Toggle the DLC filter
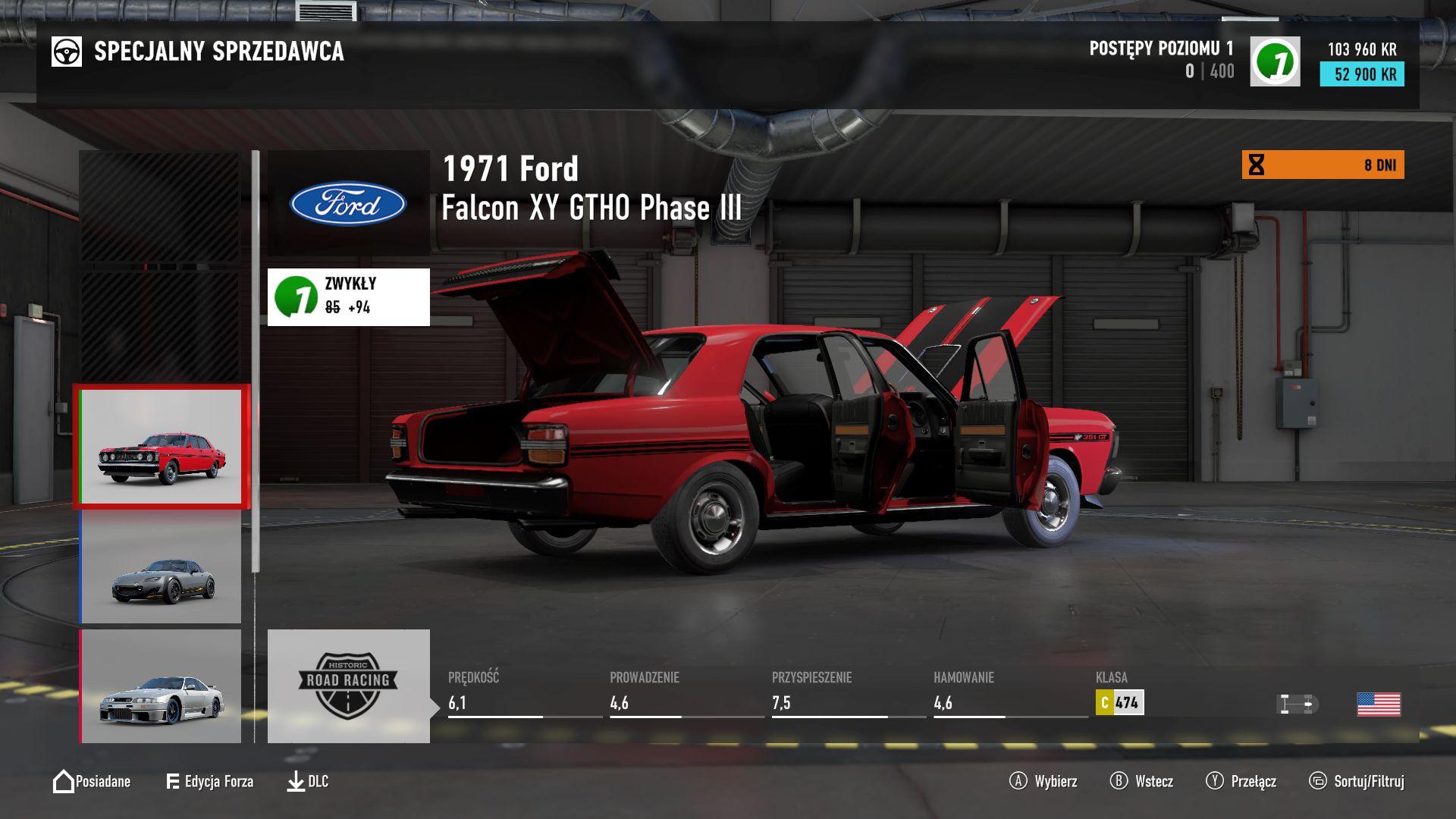This screenshot has width=1456, height=819. pyautogui.click(x=308, y=782)
